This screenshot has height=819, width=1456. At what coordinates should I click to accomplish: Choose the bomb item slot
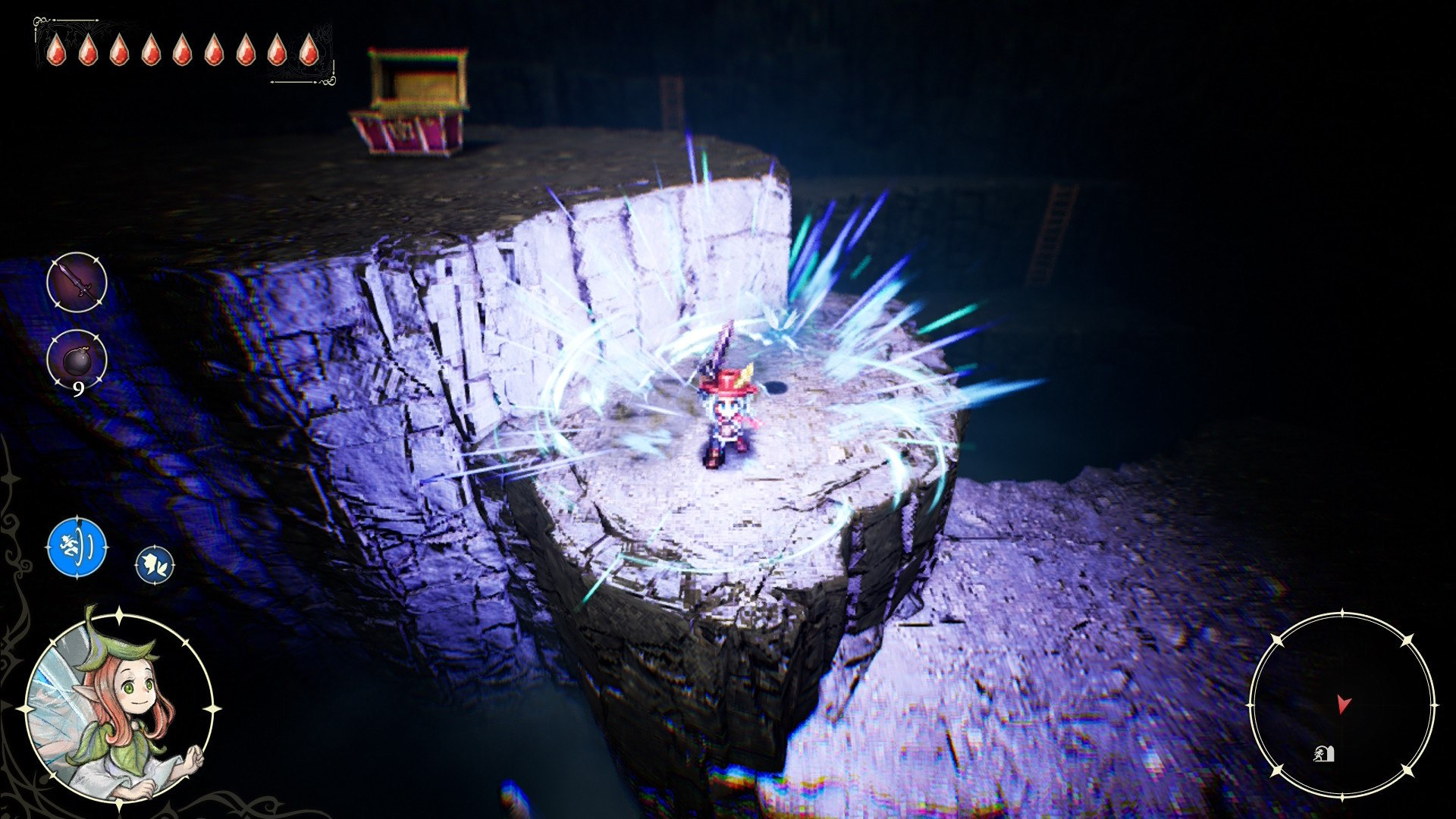(77, 360)
